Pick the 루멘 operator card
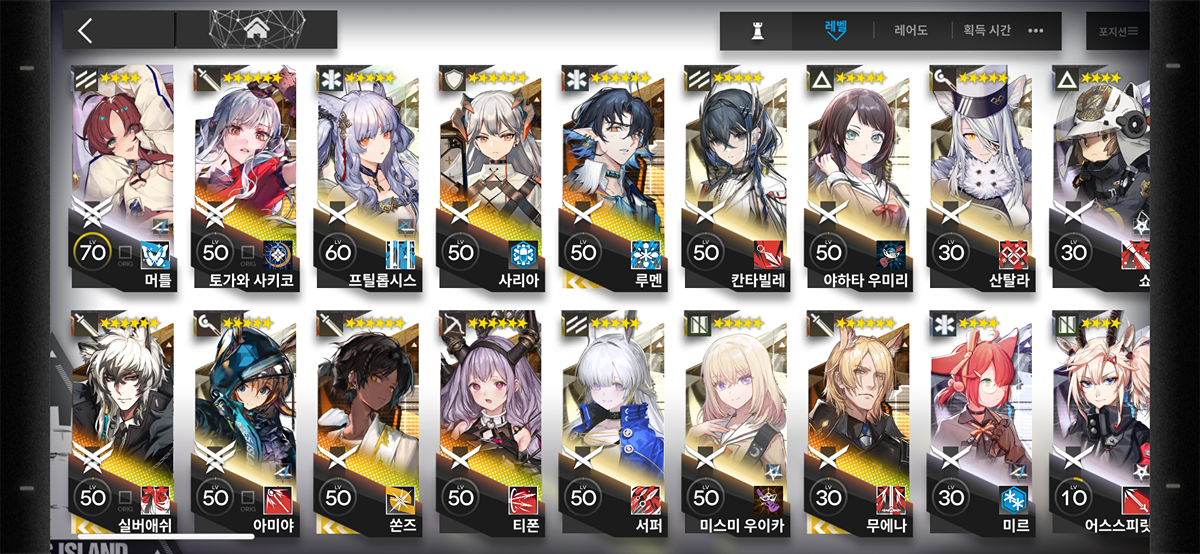The width and height of the screenshot is (1200, 554). click(x=612, y=178)
